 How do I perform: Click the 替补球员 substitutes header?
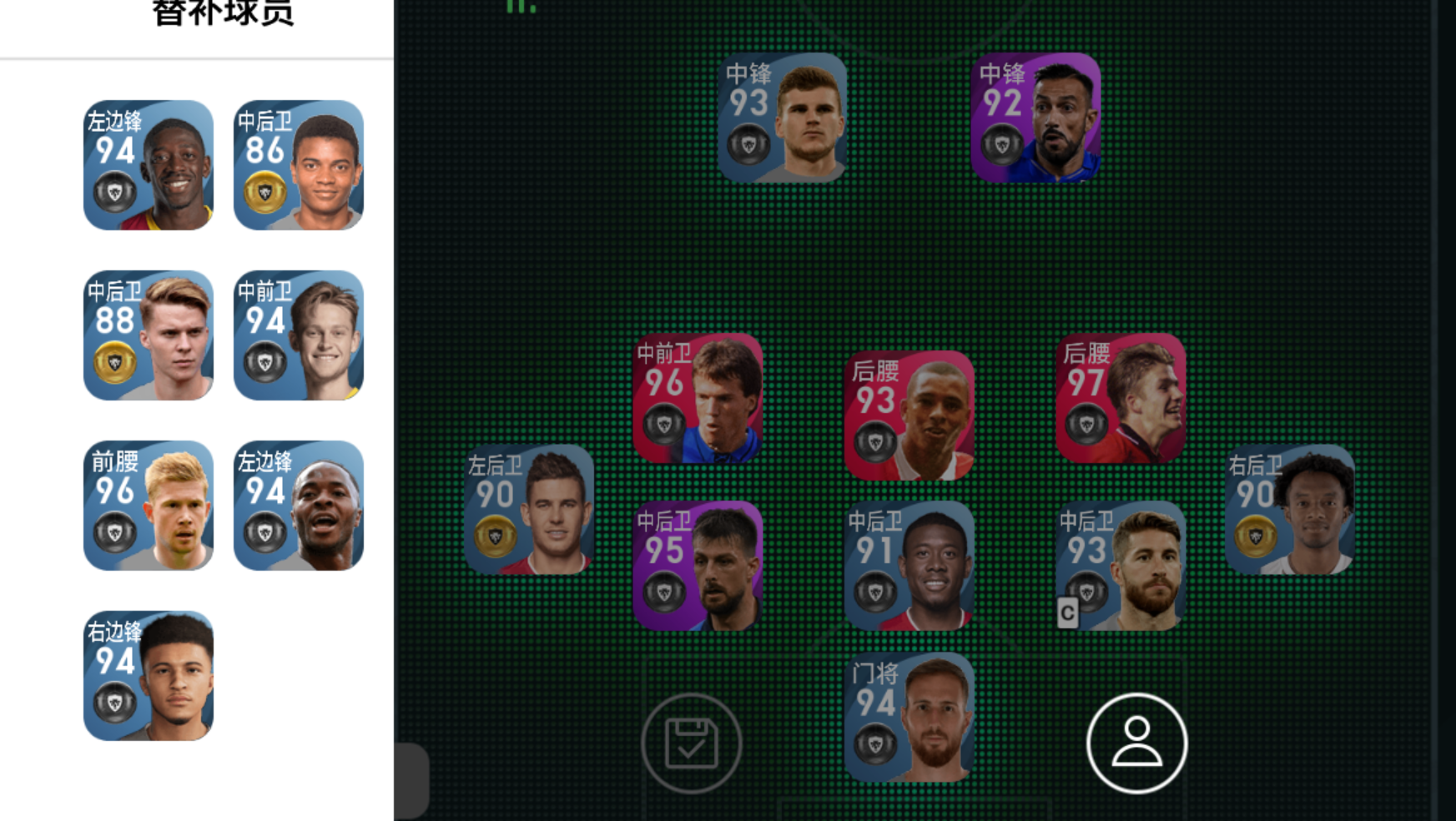point(221,13)
